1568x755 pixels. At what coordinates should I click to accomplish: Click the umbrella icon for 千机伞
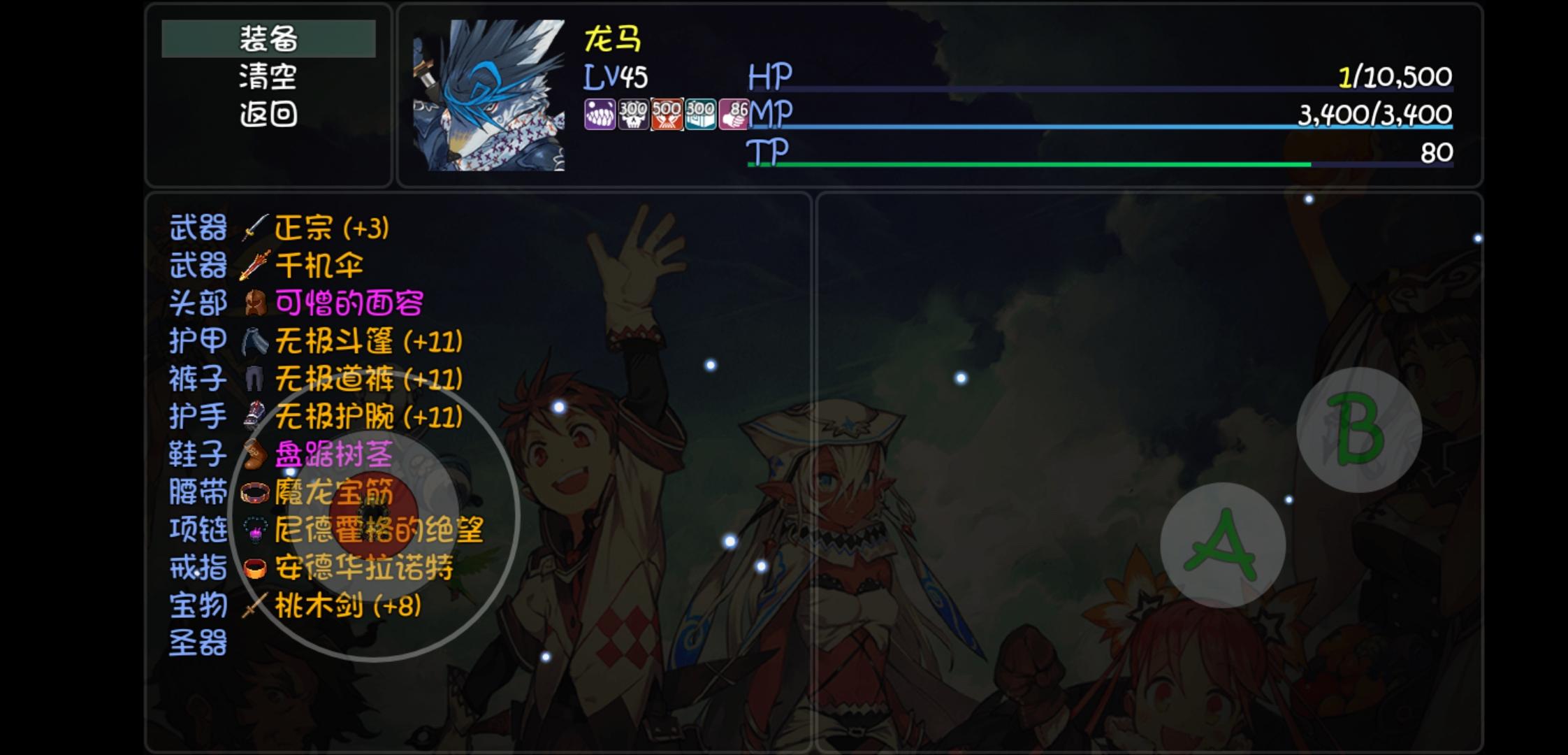tap(254, 266)
